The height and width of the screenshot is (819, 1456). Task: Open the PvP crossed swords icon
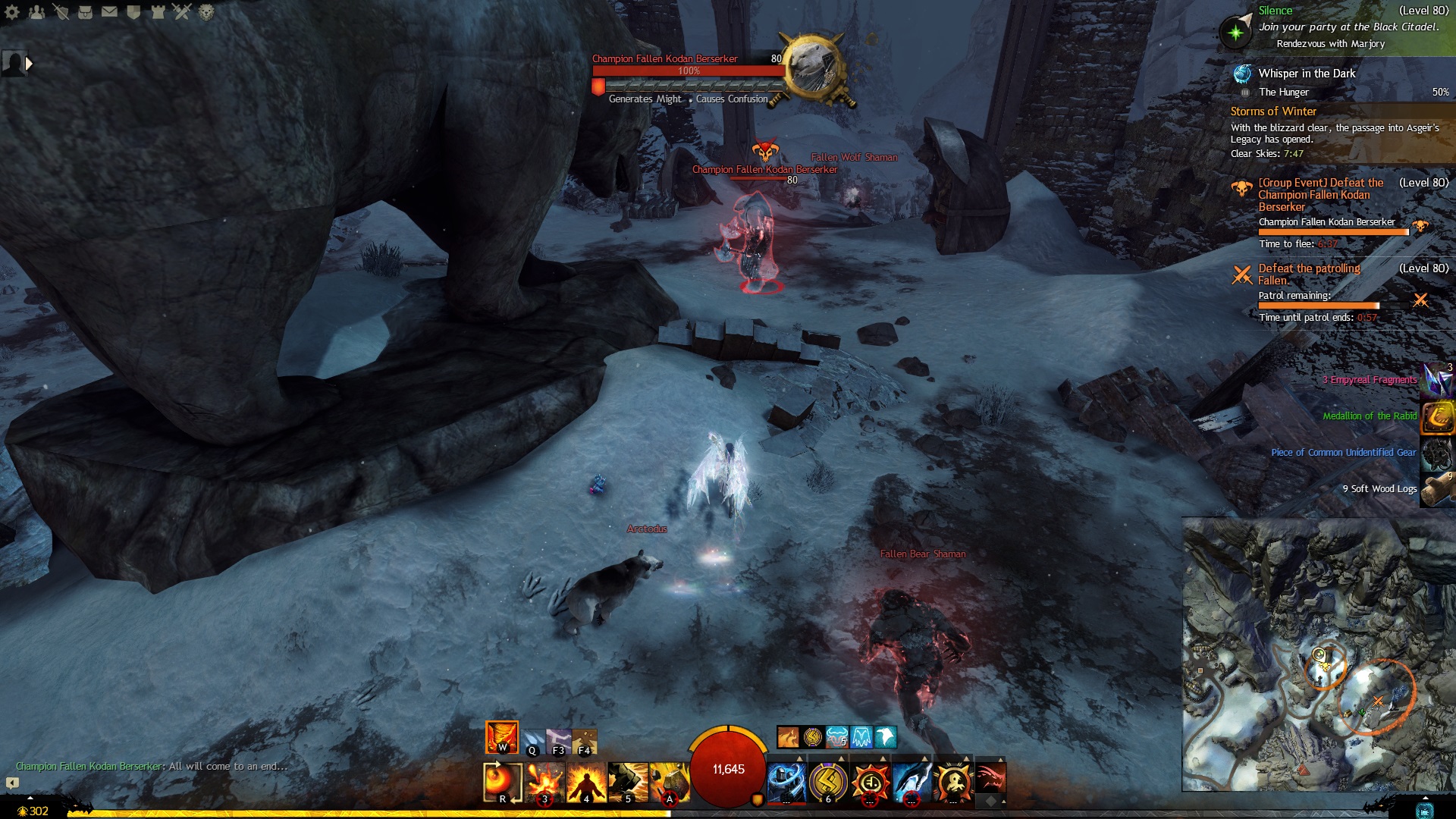[182, 12]
